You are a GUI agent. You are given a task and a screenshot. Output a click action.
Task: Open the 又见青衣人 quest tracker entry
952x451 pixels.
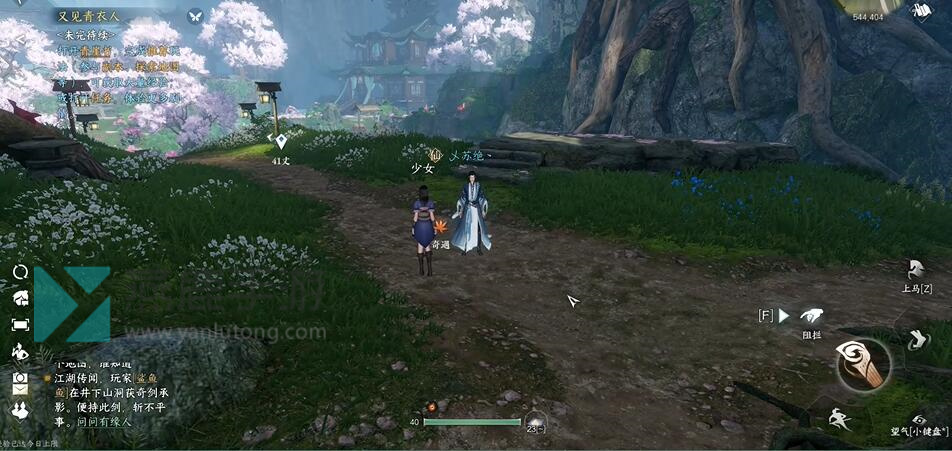point(88,16)
